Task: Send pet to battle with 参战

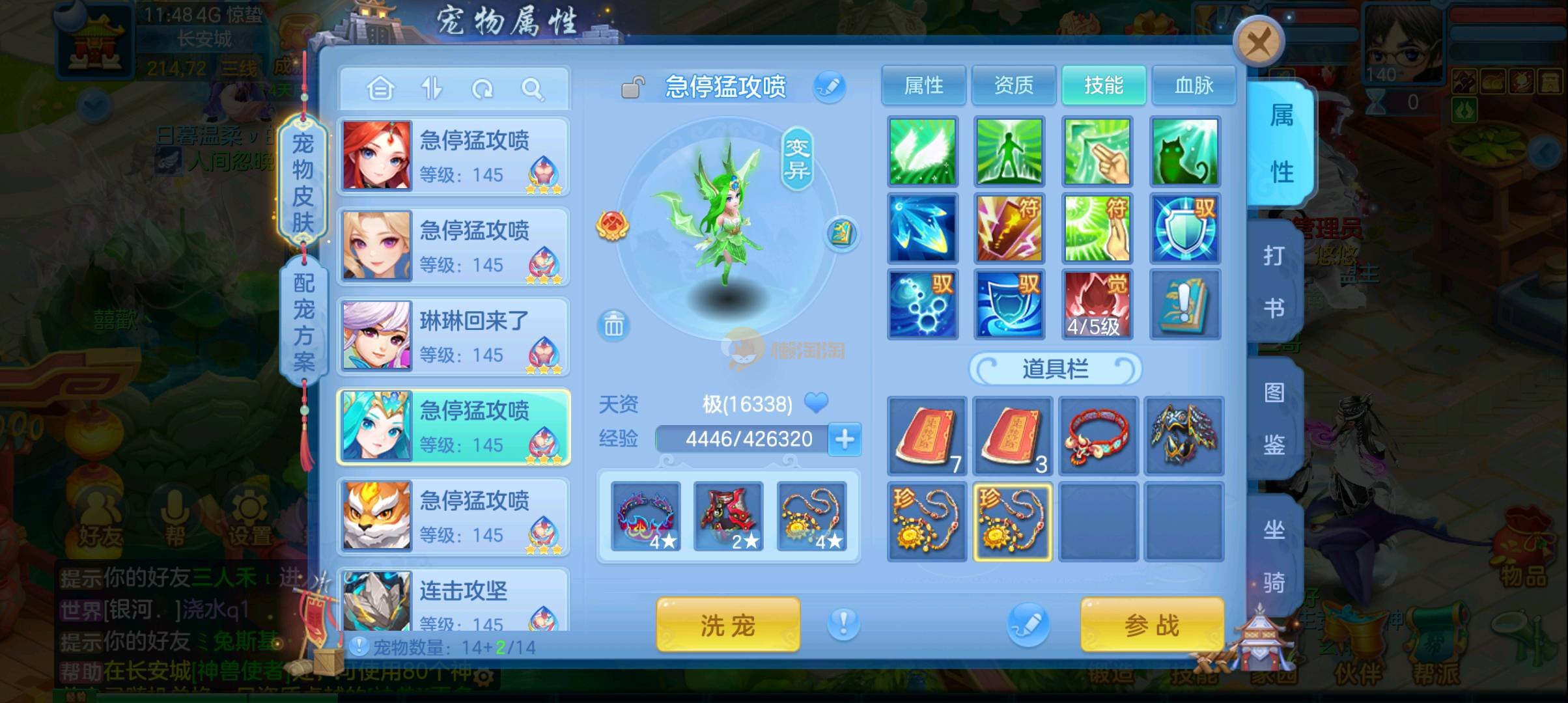Action: point(1152,625)
